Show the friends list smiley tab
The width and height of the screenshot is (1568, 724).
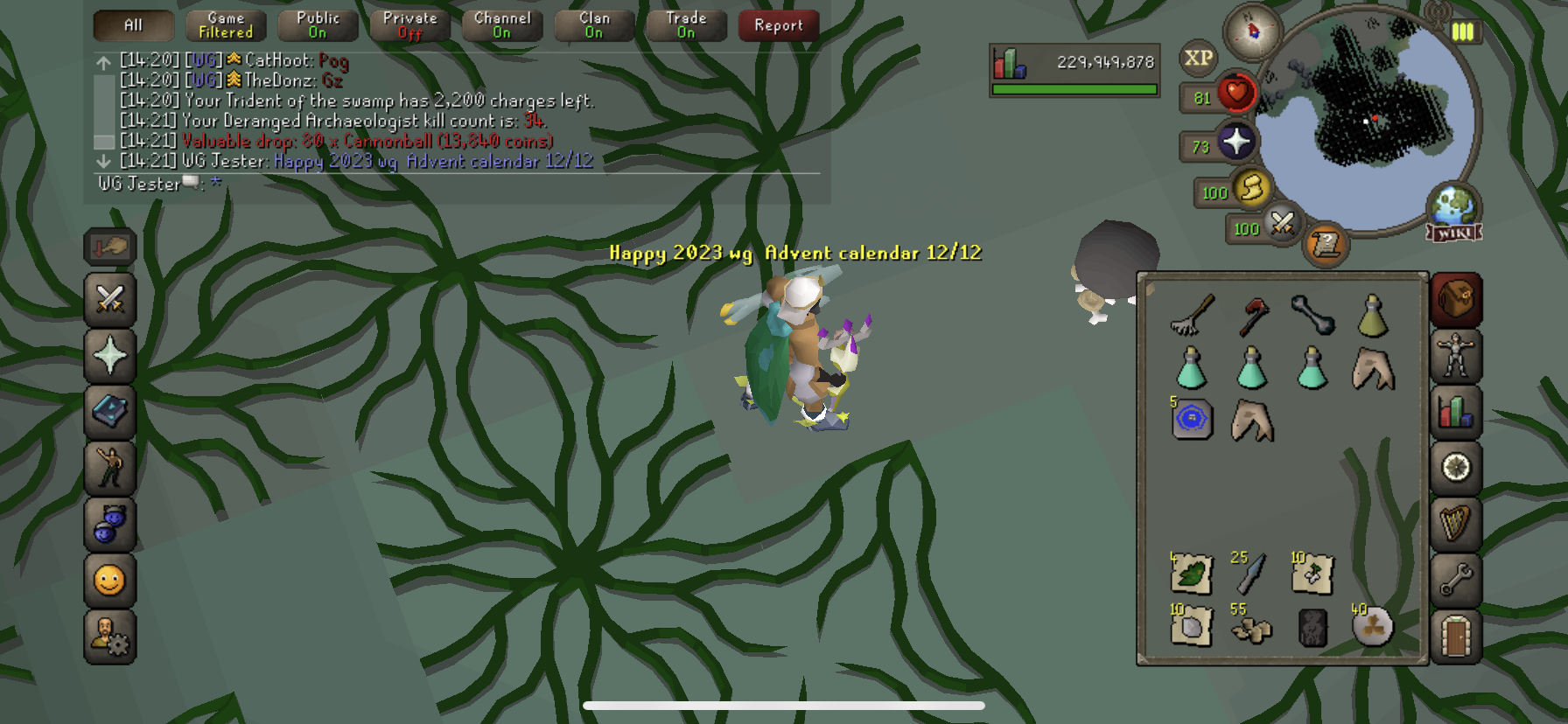(110, 580)
